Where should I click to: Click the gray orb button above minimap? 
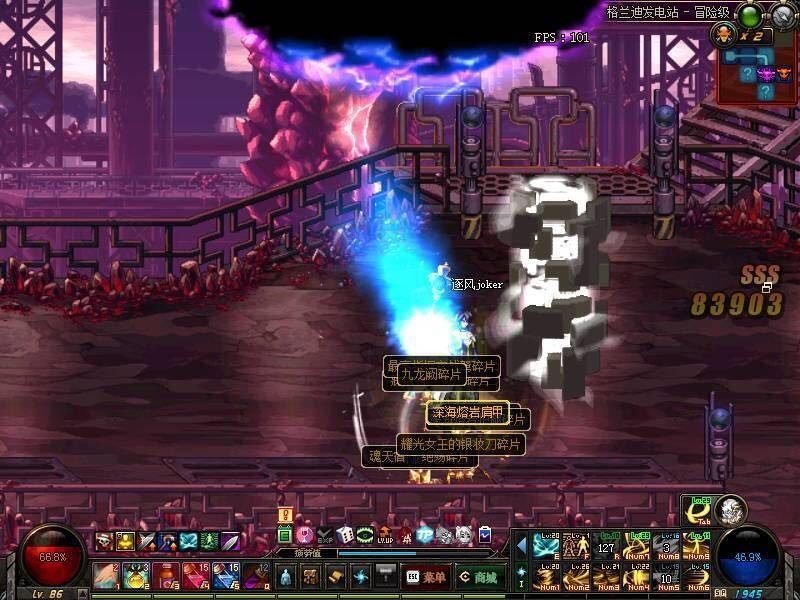coord(782,15)
